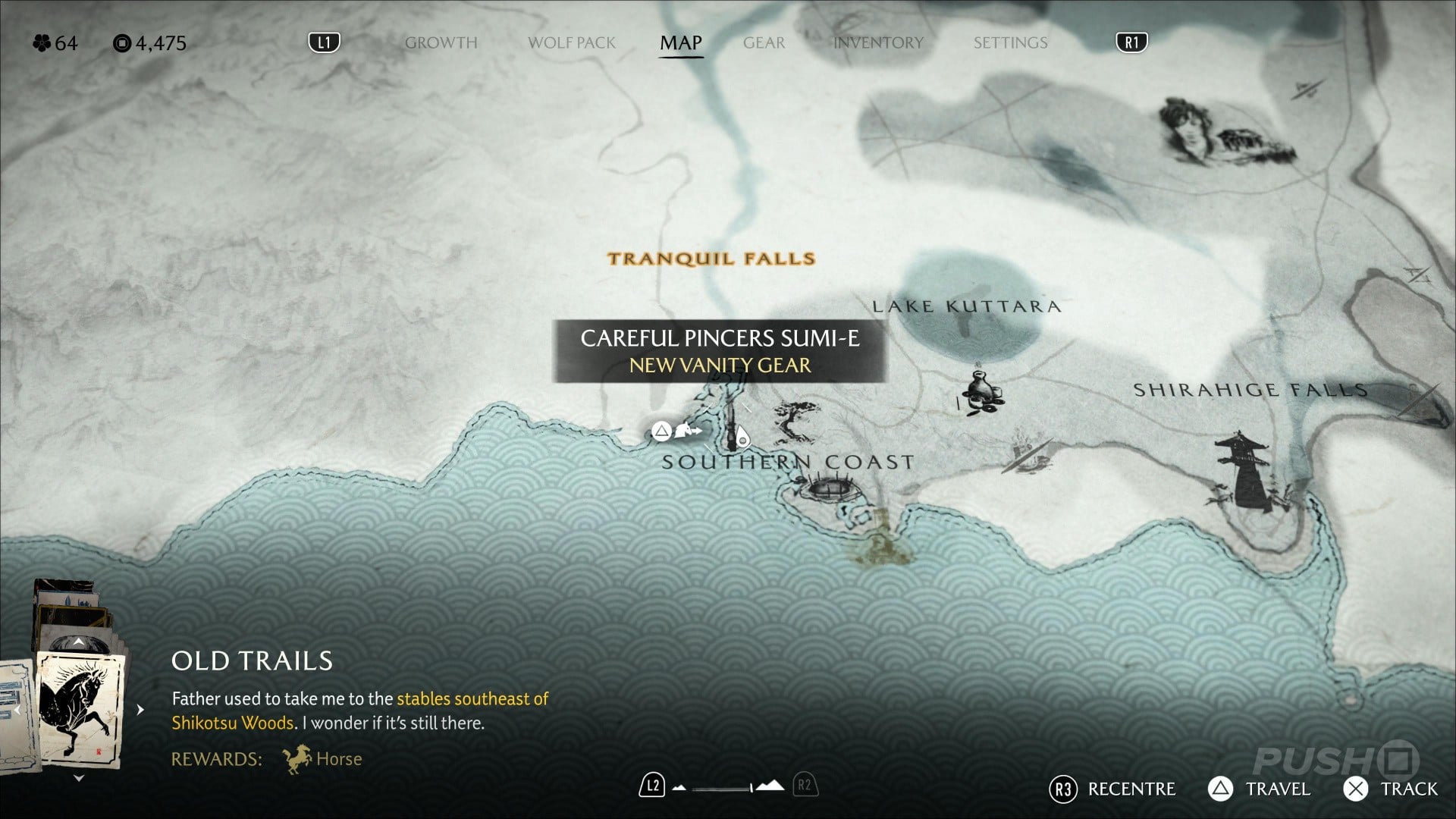Screen dimensions: 1456x819
Task: Choose the sake jug marker near Lake Kuttara
Action: point(982,391)
